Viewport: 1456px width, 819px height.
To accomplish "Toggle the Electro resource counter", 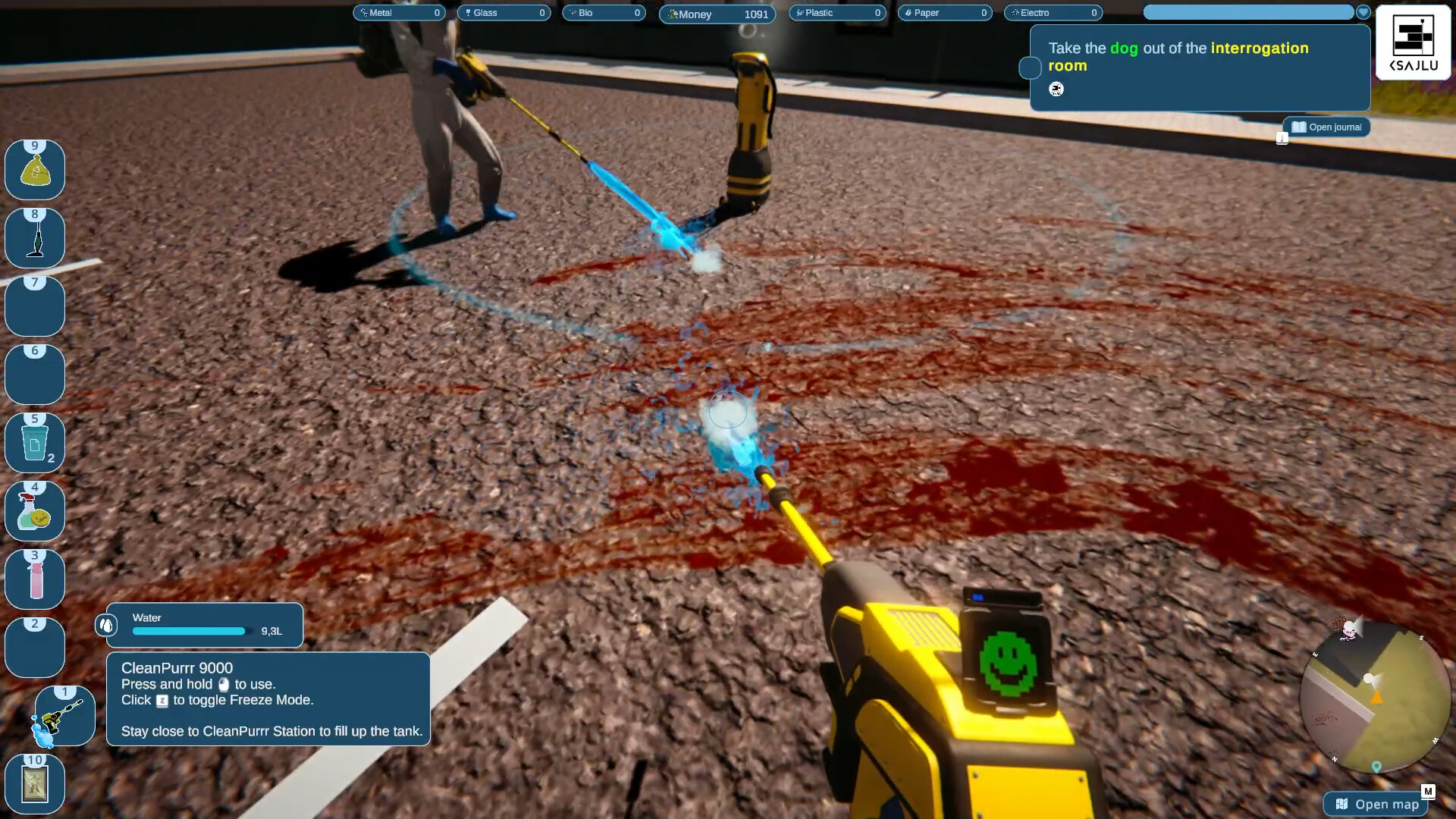I will click(x=1053, y=12).
